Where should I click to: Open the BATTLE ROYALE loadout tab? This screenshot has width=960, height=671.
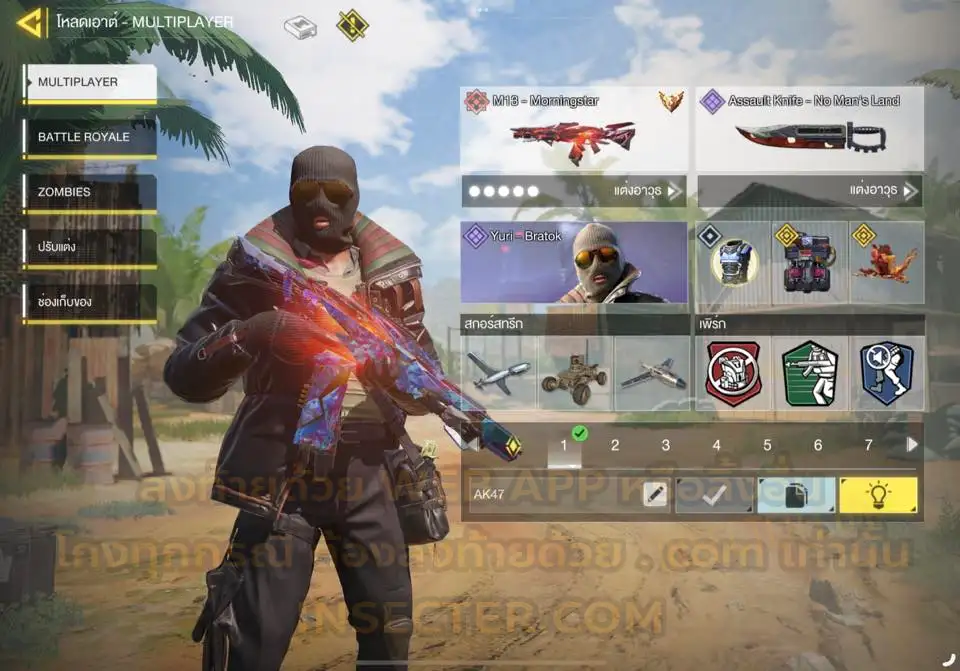click(x=90, y=137)
